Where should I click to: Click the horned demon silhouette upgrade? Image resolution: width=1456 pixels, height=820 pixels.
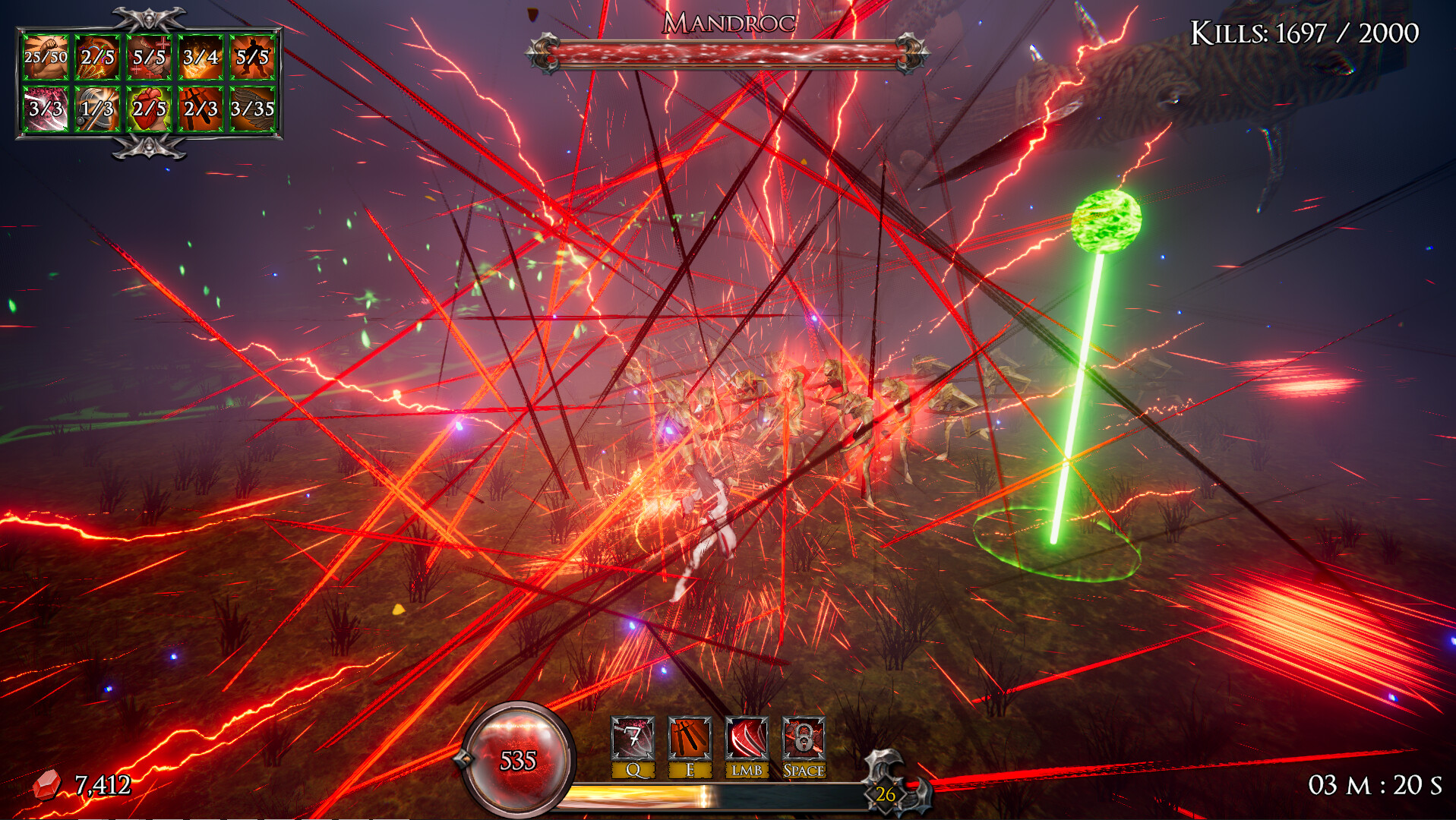pyautogui.click(x=252, y=57)
